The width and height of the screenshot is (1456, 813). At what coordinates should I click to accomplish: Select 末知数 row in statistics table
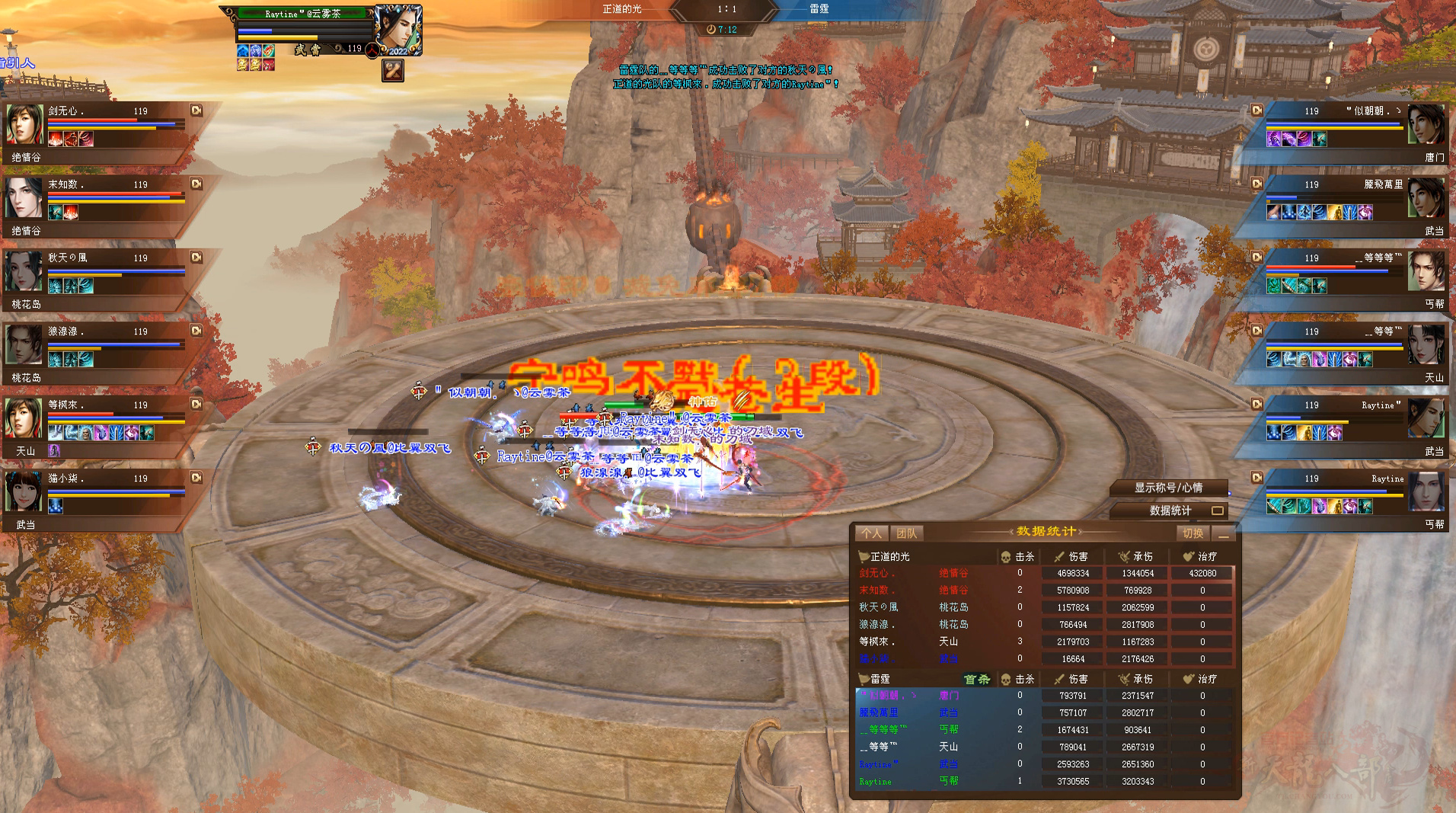point(1045,590)
